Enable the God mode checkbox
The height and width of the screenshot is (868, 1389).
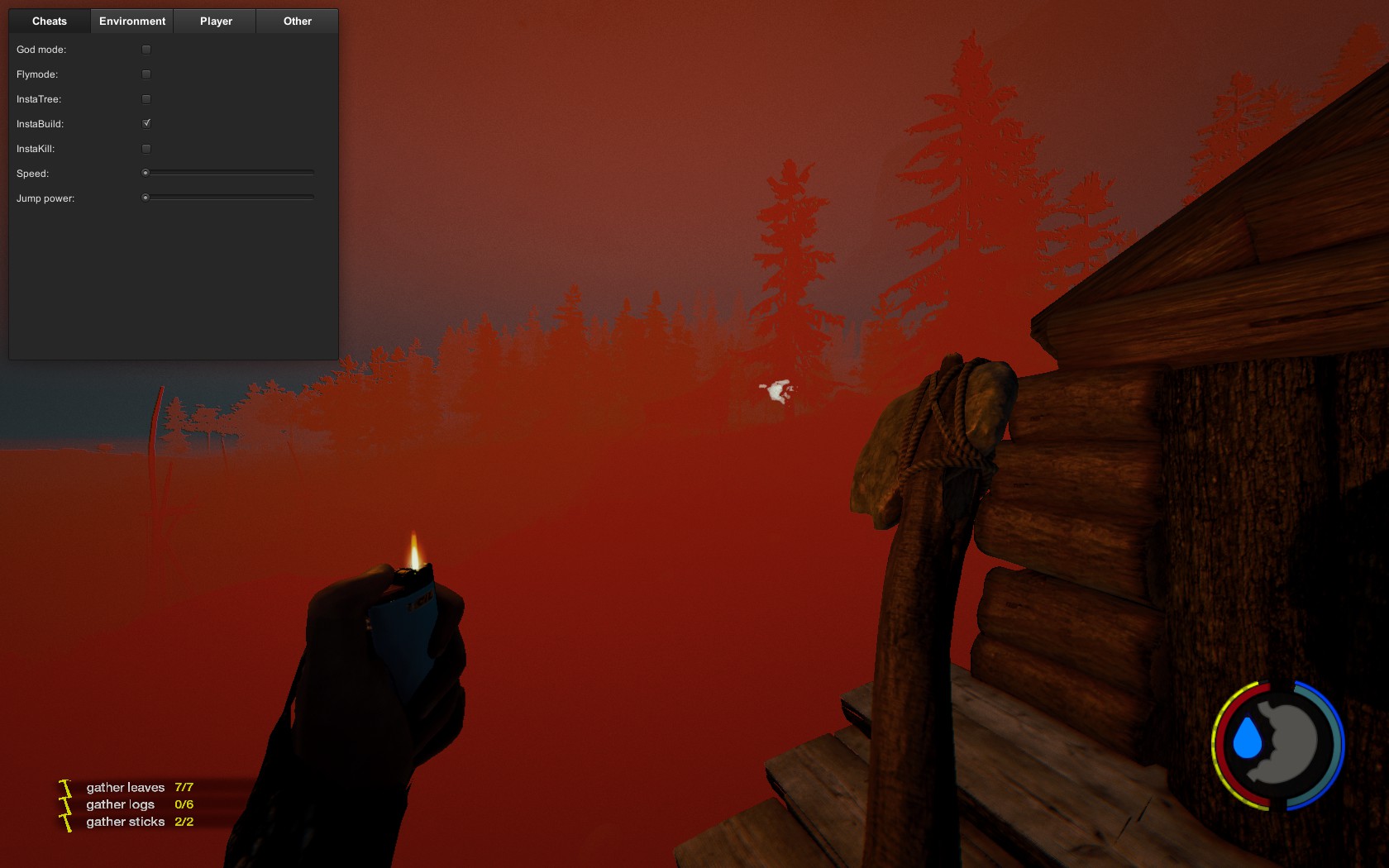click(146, 50)
